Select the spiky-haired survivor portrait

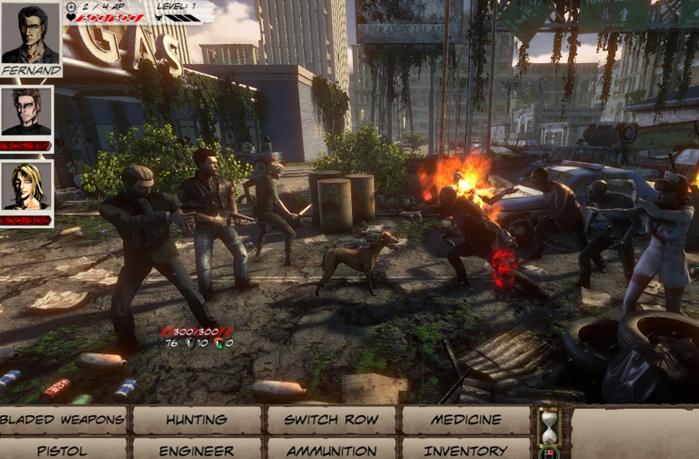[27, 112]
